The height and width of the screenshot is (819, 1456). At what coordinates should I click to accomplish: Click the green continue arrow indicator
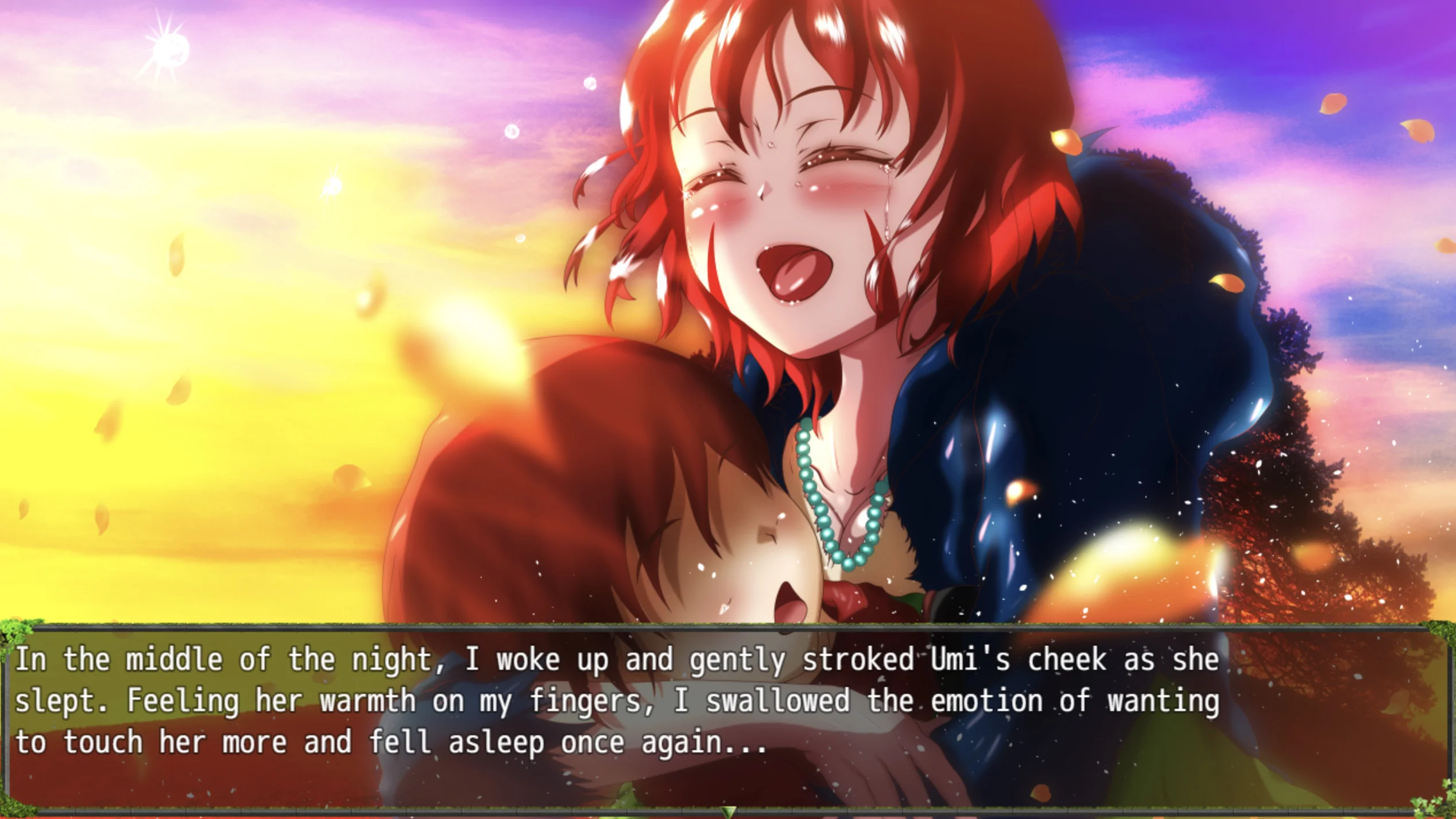(x=729, y=811)
